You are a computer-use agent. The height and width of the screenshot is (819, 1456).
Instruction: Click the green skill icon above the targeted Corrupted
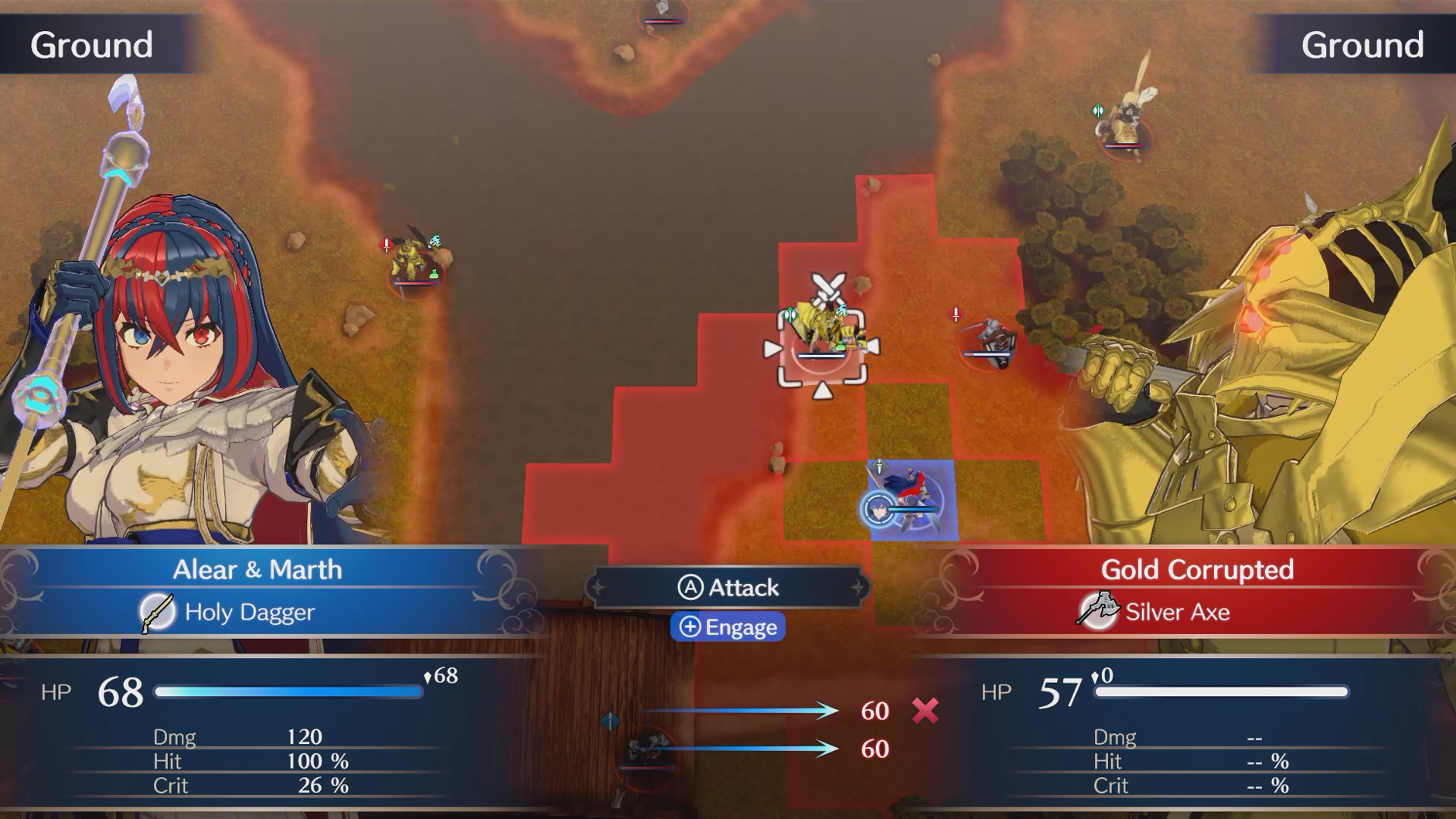(x=790, y=315)
